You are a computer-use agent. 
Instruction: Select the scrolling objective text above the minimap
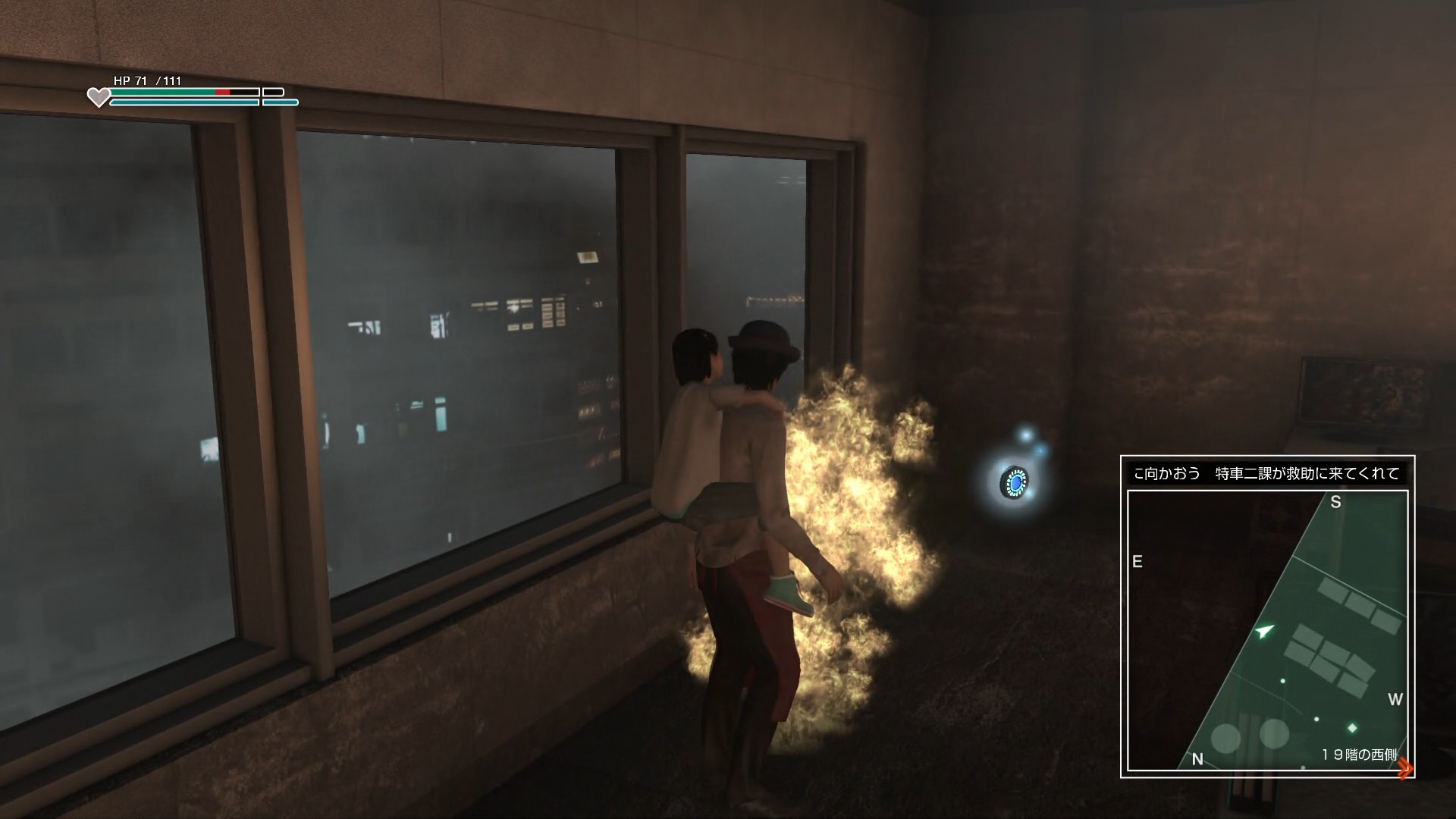point(1266,474)
